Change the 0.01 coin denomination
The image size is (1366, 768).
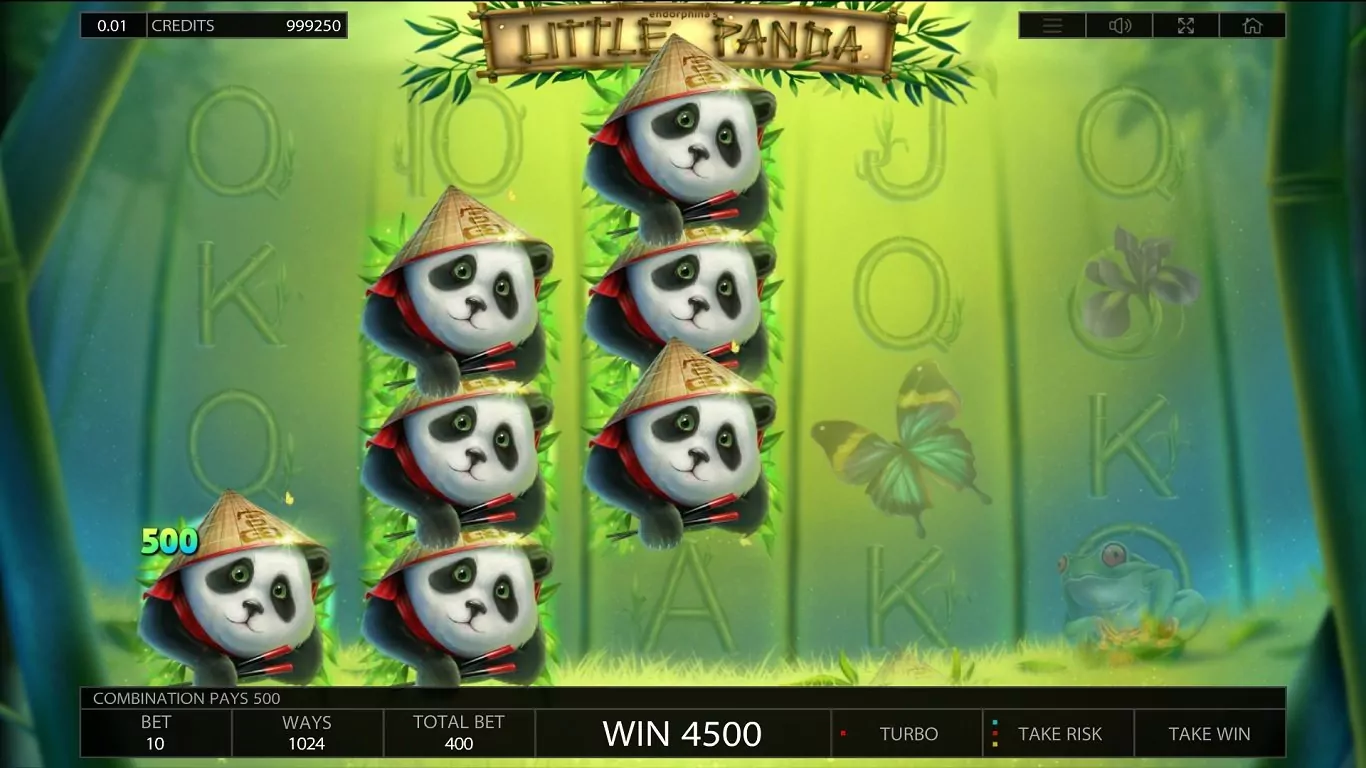coord(113,26)
